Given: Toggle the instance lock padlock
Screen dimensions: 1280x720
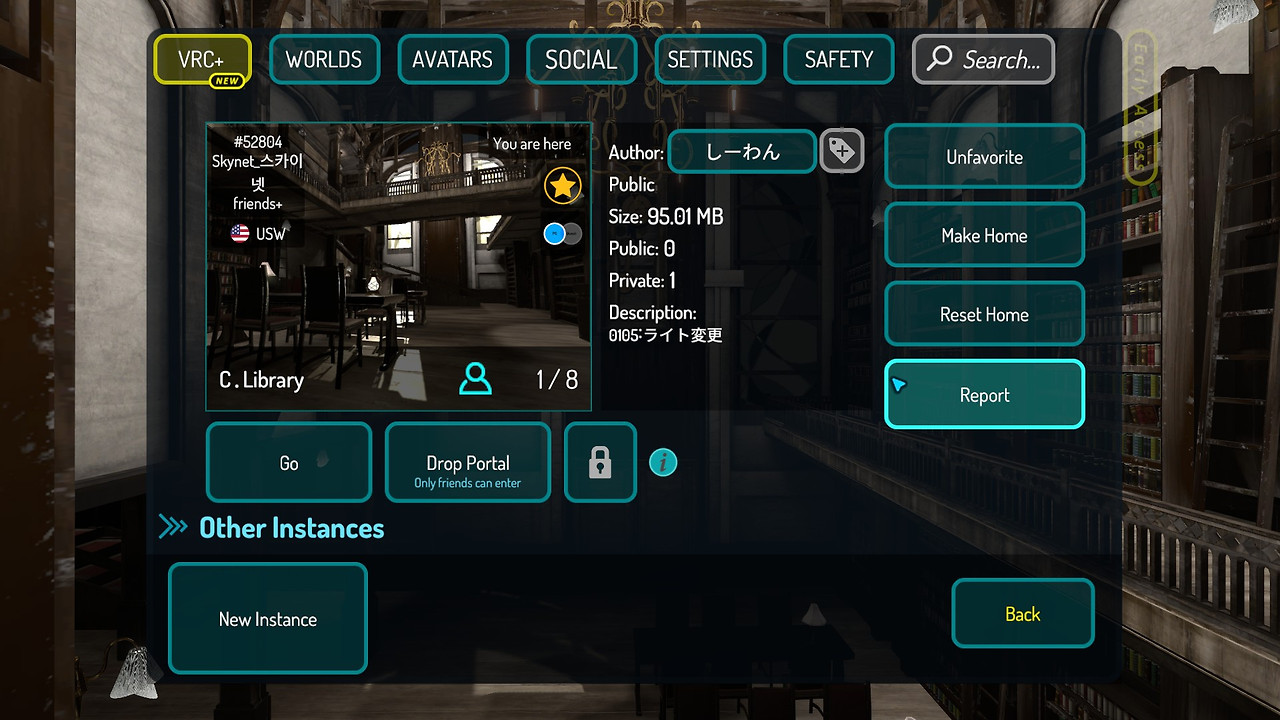Looking at the screenshot, I should [x=600, y=462].
